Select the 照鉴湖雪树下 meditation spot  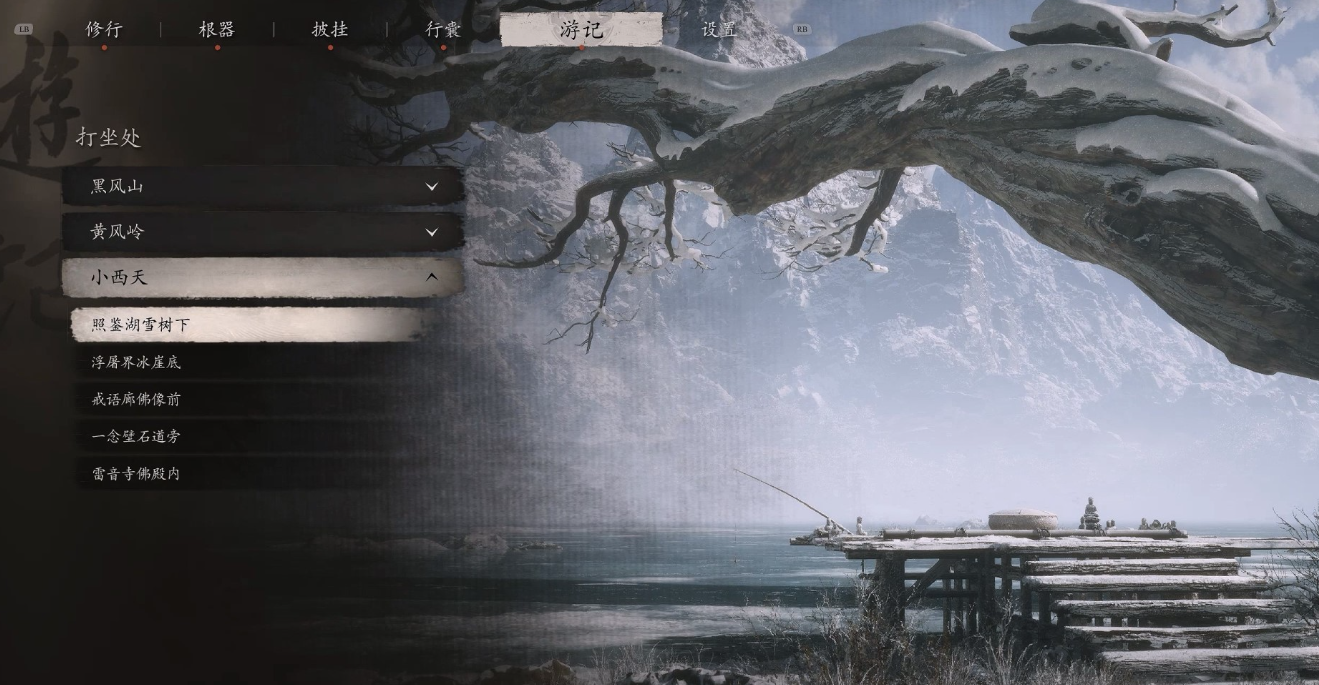(x=250, y=325)
